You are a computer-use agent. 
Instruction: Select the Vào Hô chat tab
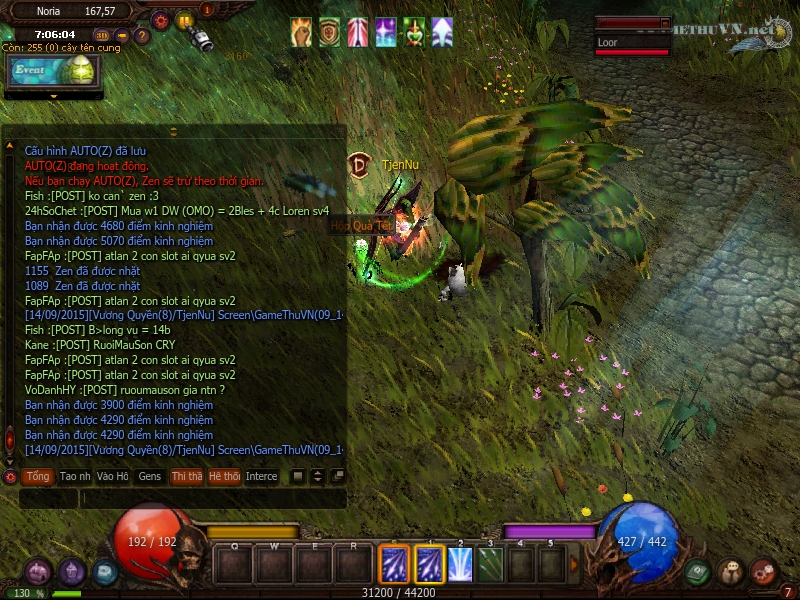[113, 477]
